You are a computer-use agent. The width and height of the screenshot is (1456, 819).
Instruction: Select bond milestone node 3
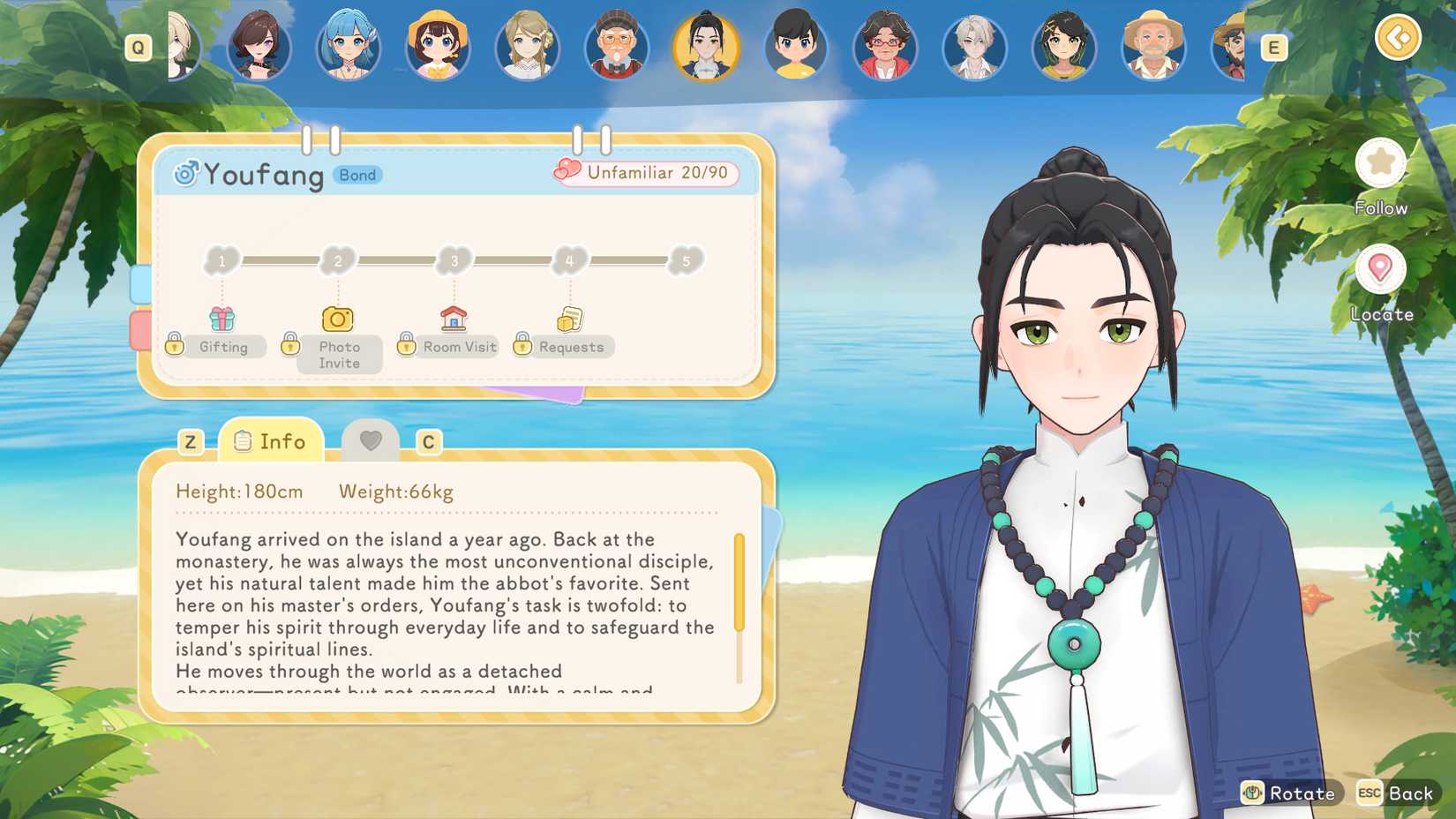[x=454, y=259]
